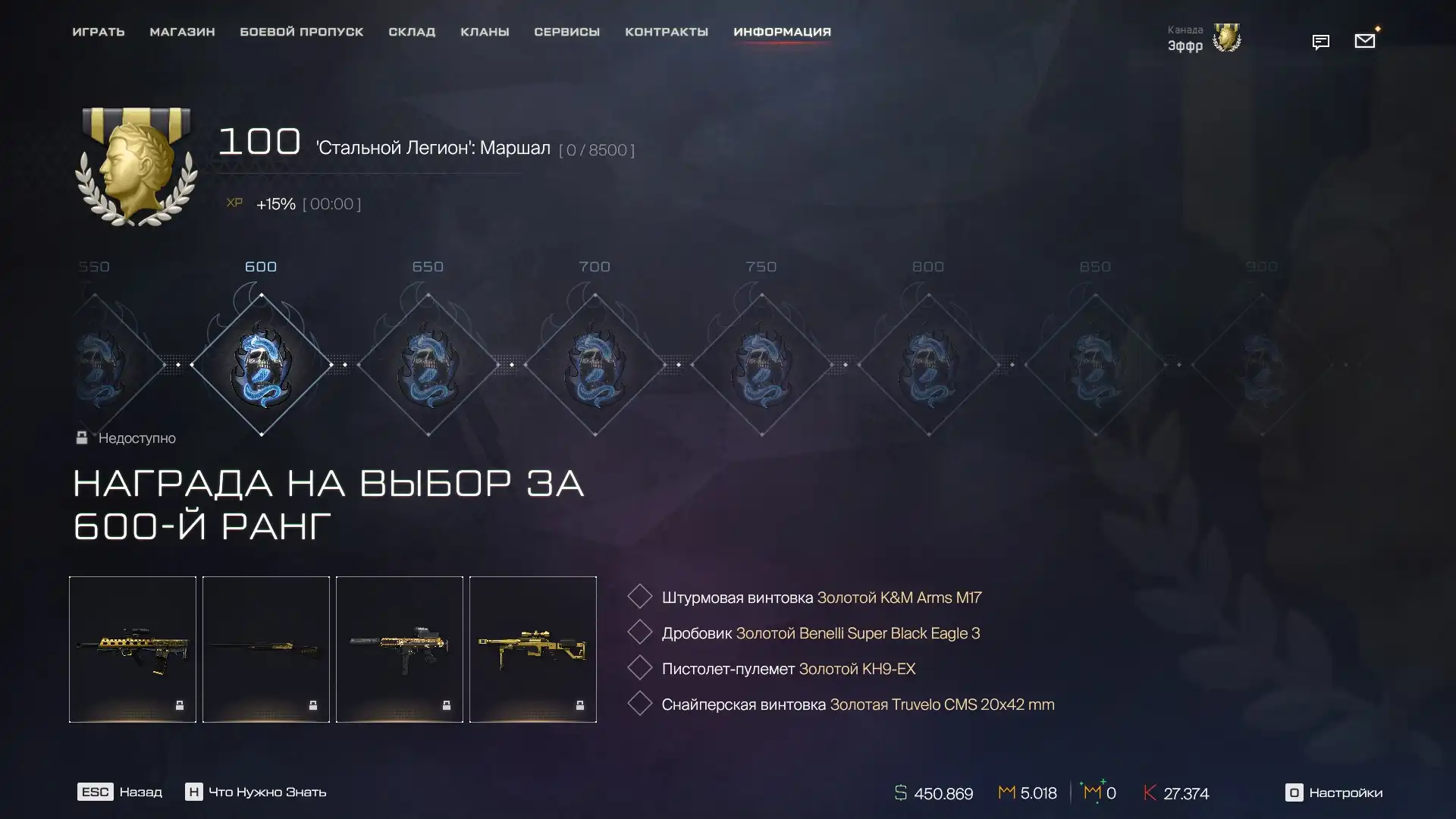Pick the golden K&M Arms M17 thumbnail

coord(133,649)
